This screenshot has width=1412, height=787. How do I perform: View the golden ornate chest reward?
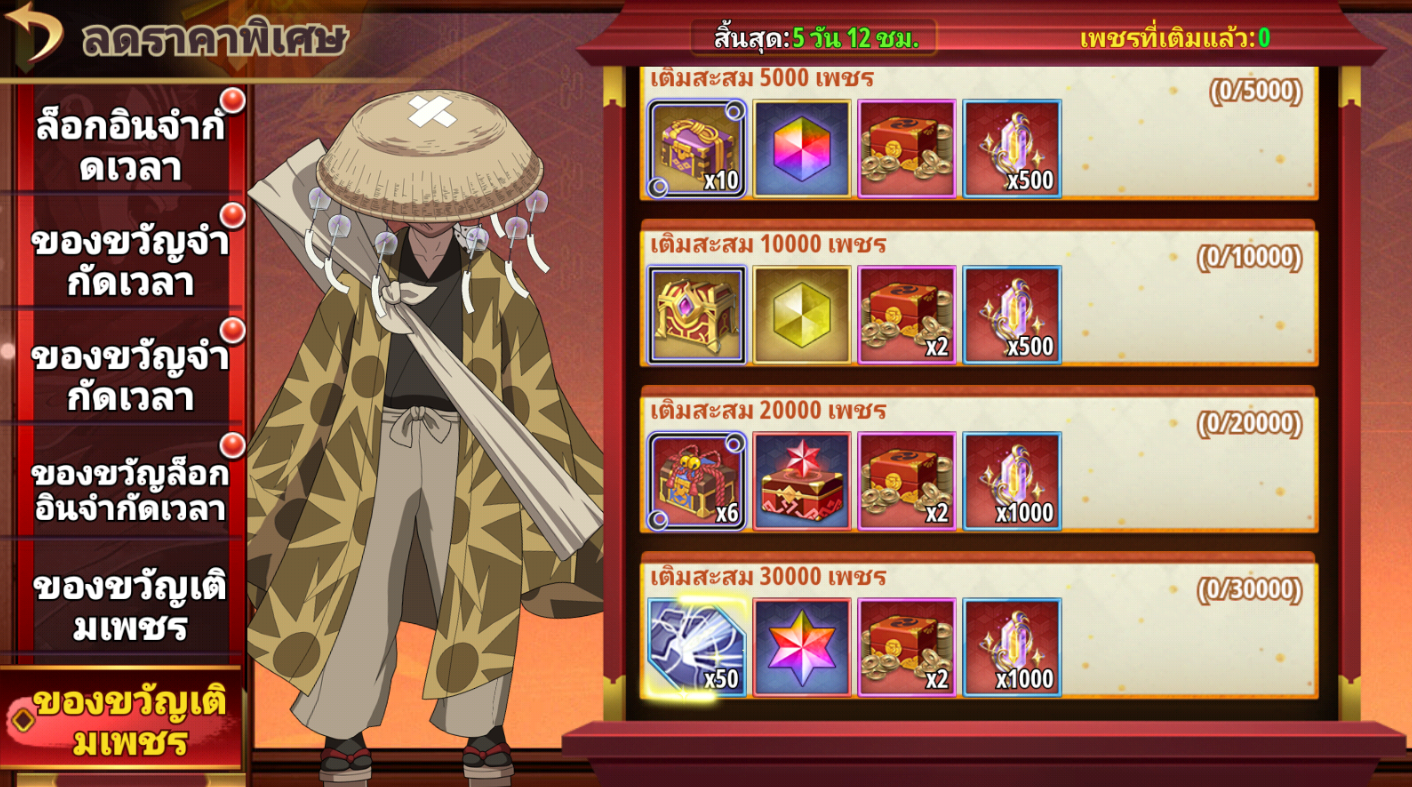coord(697,315)
